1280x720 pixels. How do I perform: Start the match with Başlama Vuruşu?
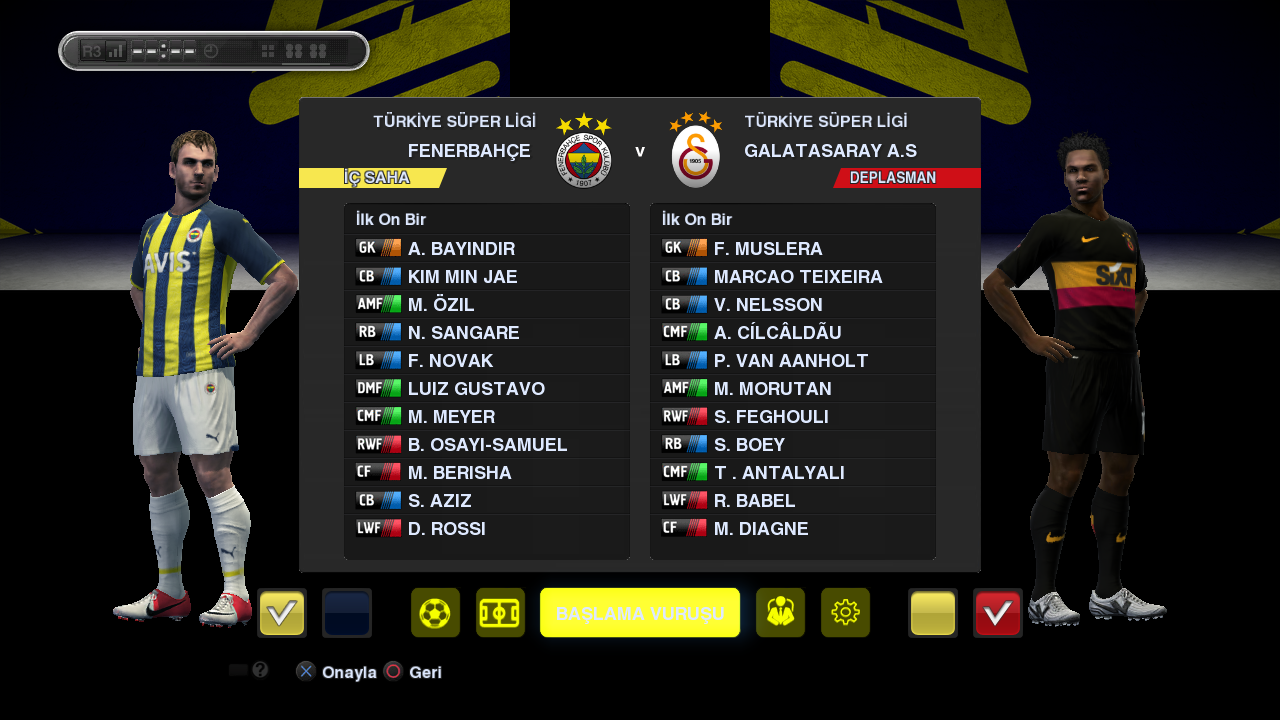click(640, 613)
